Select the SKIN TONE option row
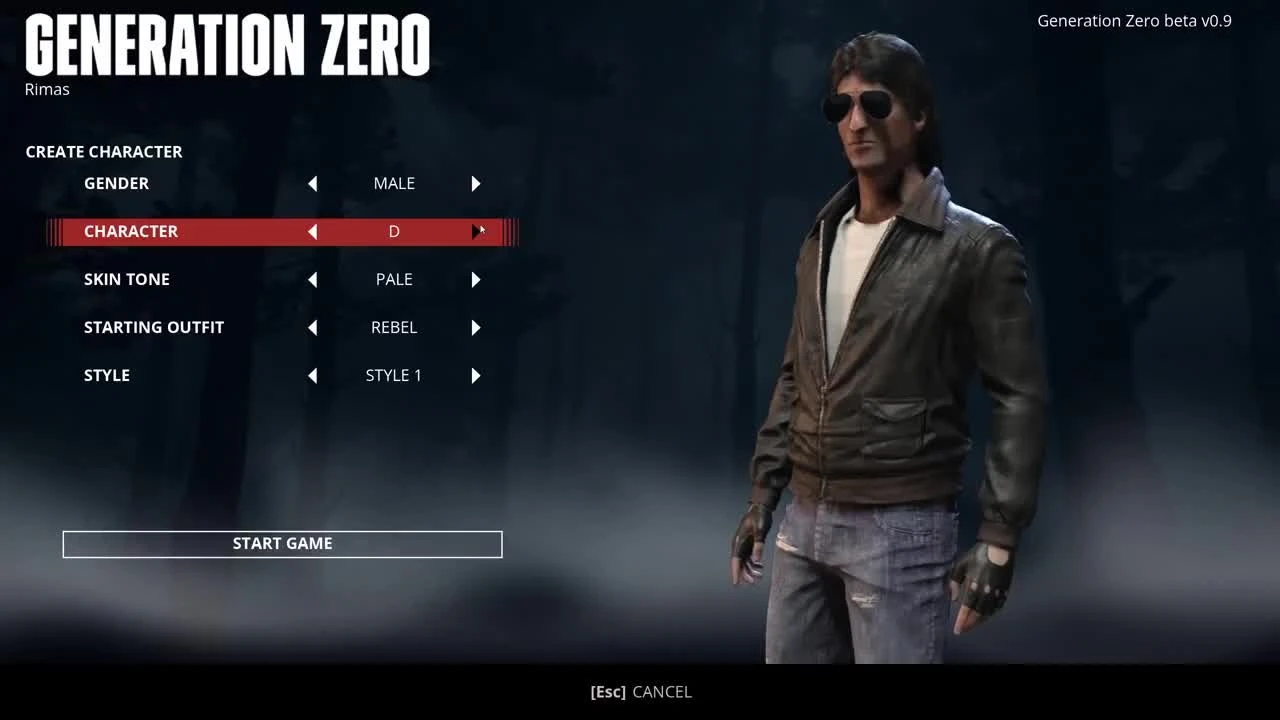 [127, 279]
